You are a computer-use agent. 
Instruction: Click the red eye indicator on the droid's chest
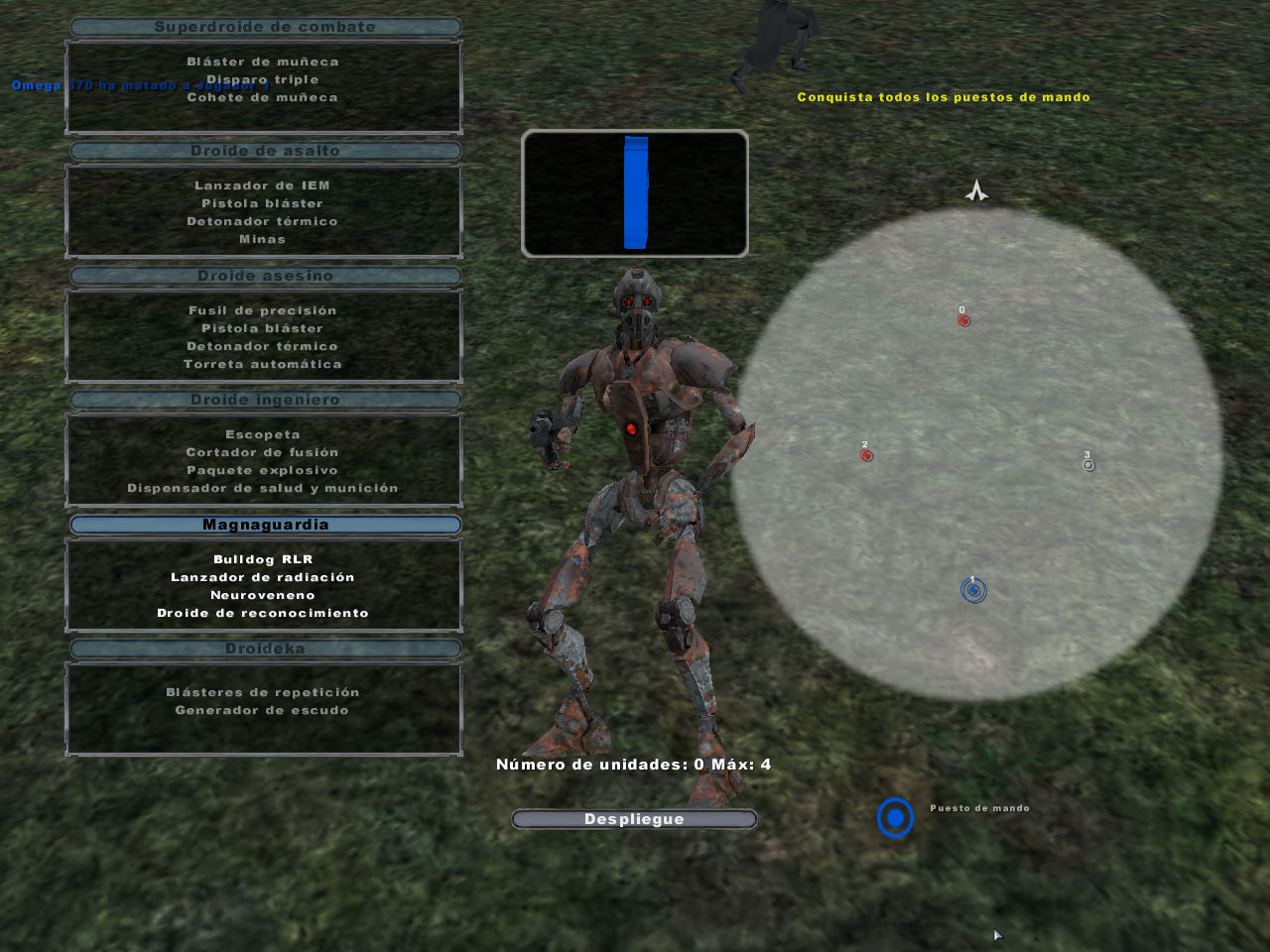pos(633,428)
